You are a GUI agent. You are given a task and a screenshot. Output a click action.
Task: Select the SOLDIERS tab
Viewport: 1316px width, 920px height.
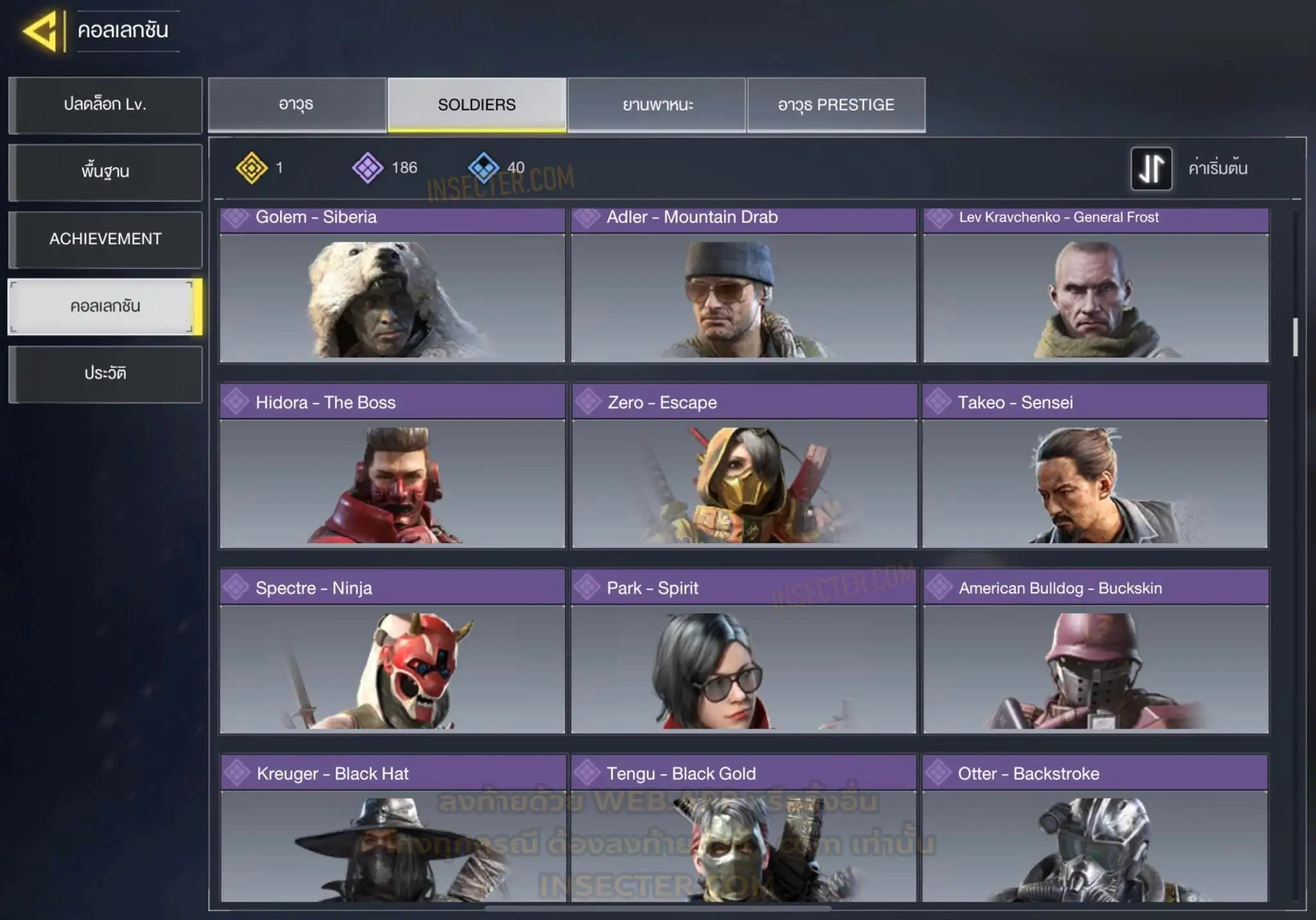[x=477, y=105]
